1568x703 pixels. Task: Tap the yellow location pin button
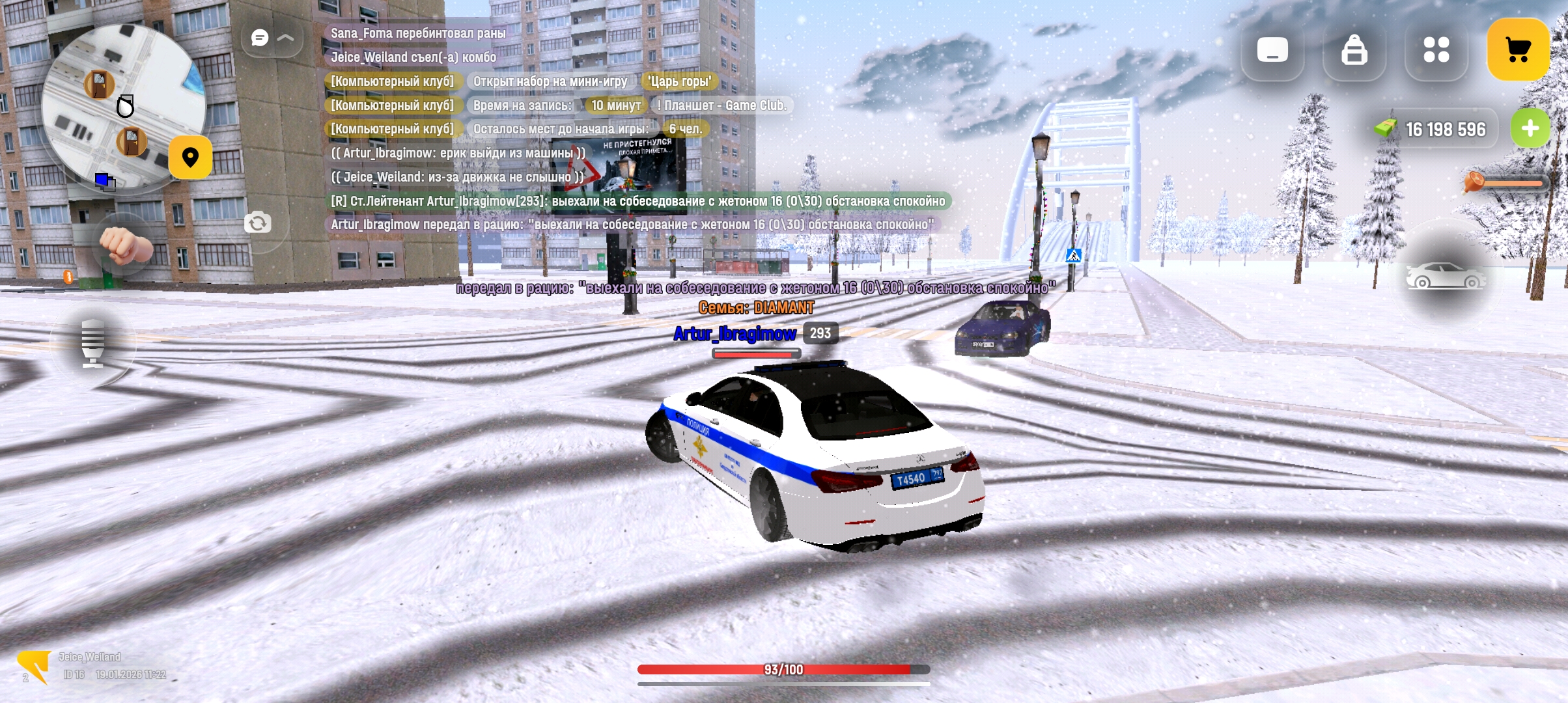tap(190, 158)
